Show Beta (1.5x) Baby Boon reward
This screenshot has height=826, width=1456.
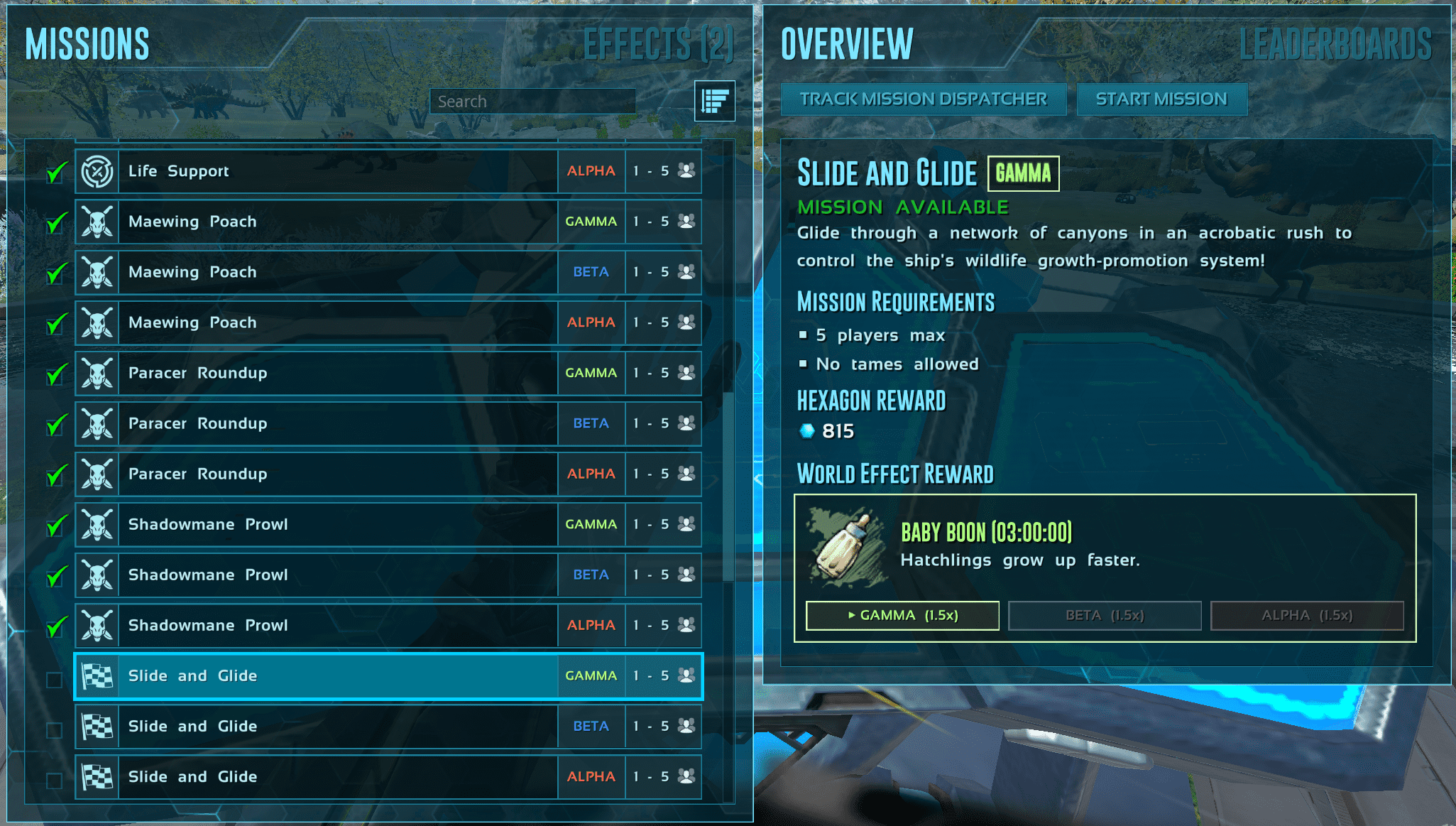[1105, 615]
